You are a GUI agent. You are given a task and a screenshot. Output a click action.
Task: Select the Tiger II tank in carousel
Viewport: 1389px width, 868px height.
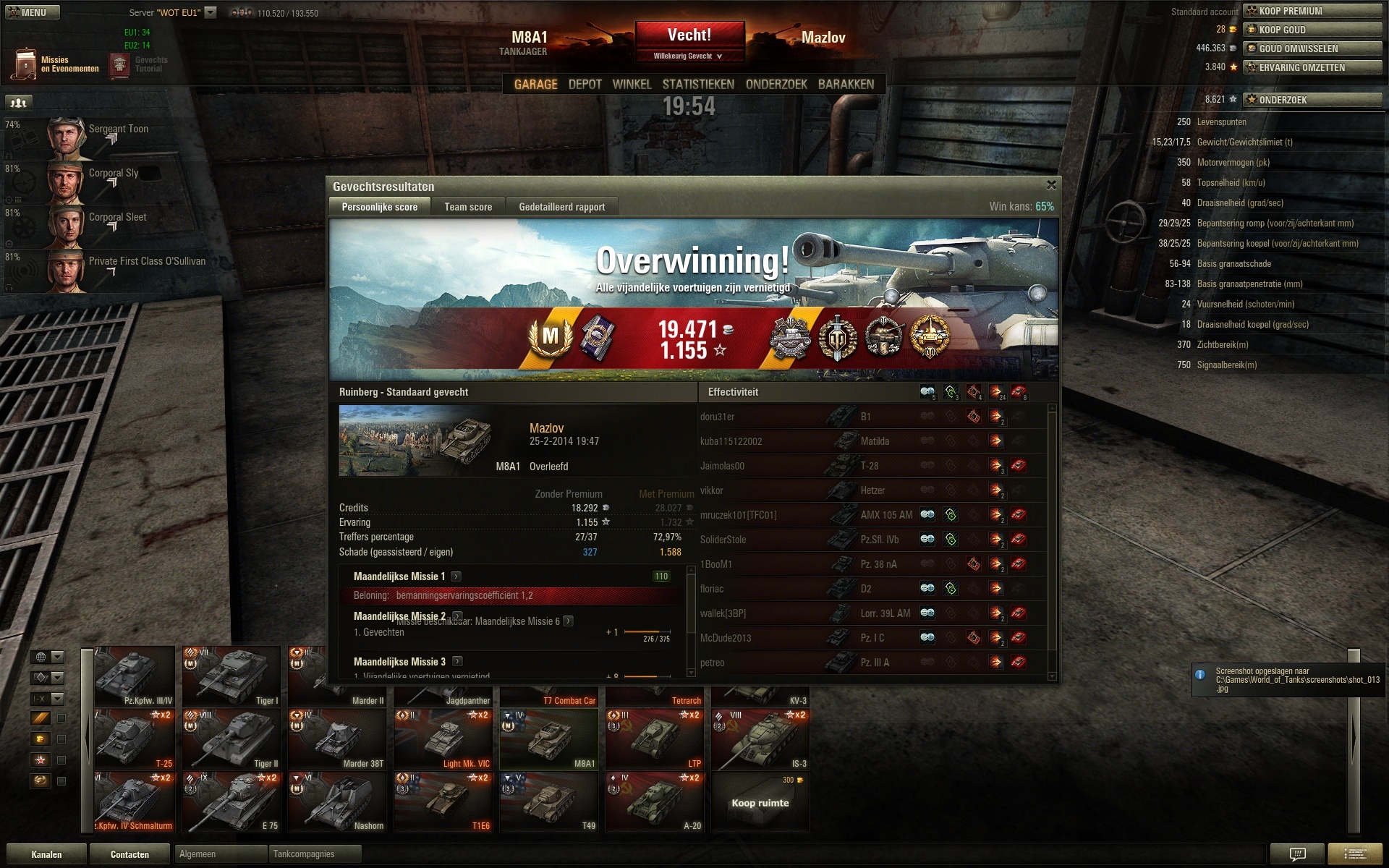point(231,739)
